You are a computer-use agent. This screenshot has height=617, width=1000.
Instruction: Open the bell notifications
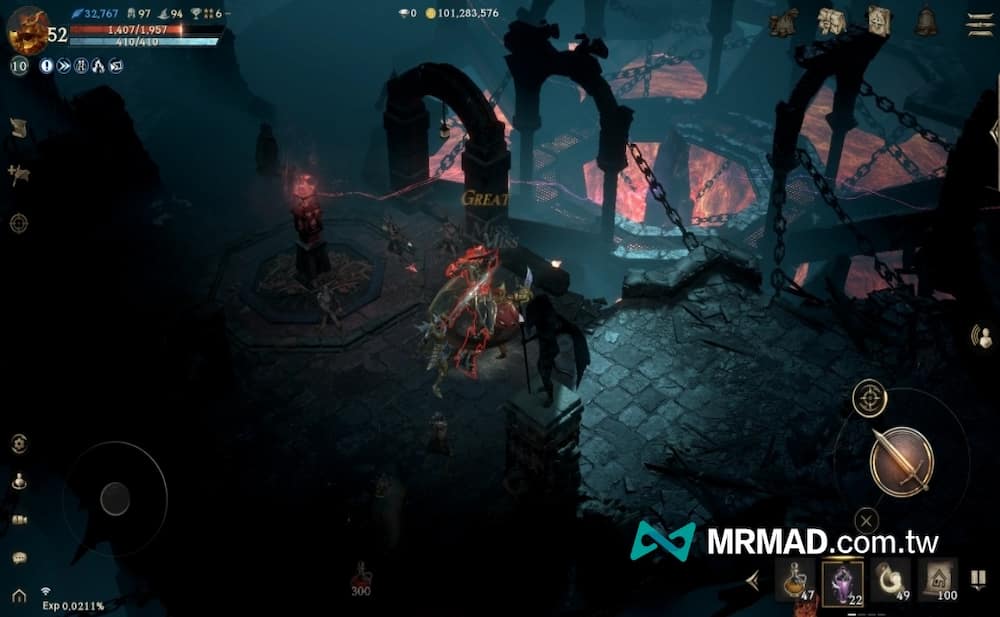(x=926, y=22)
